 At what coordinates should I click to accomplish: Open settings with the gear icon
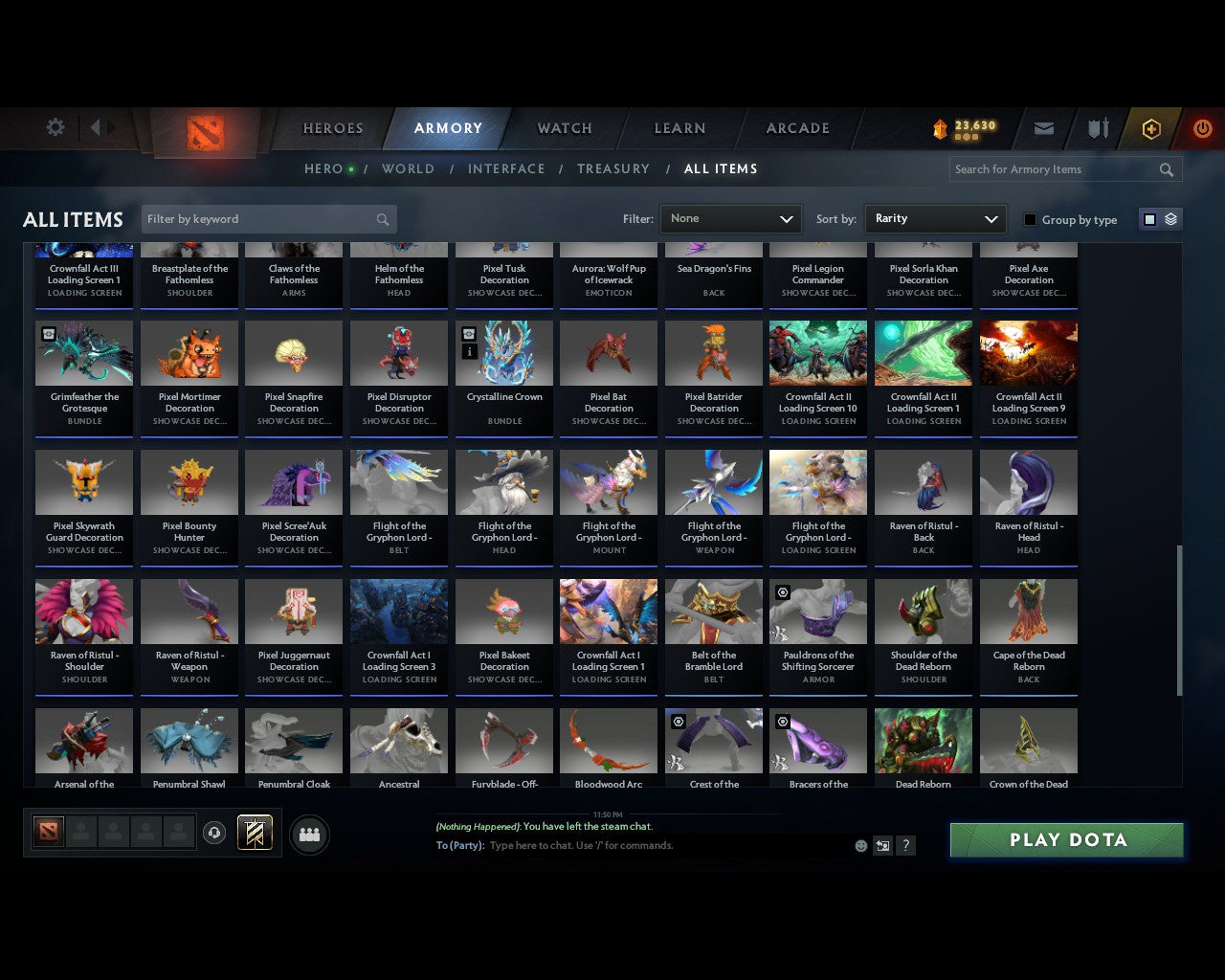[x=55, y=126]
